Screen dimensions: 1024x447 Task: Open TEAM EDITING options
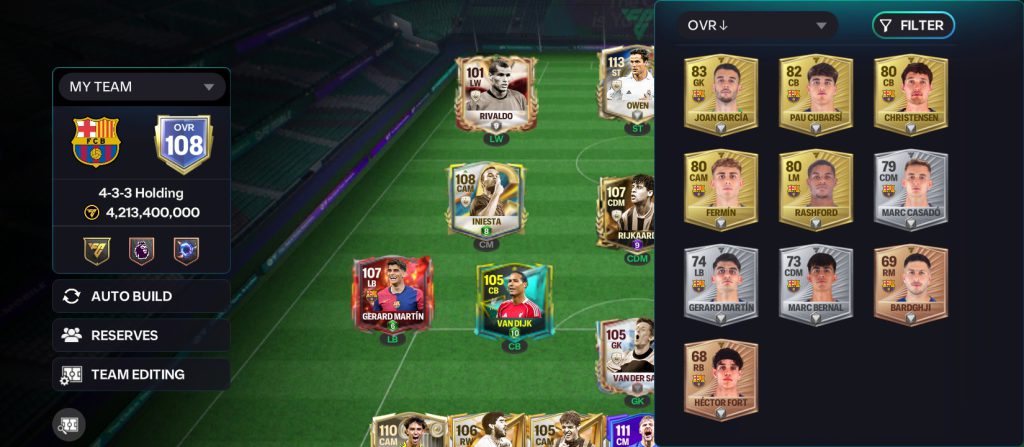point(141,374)
